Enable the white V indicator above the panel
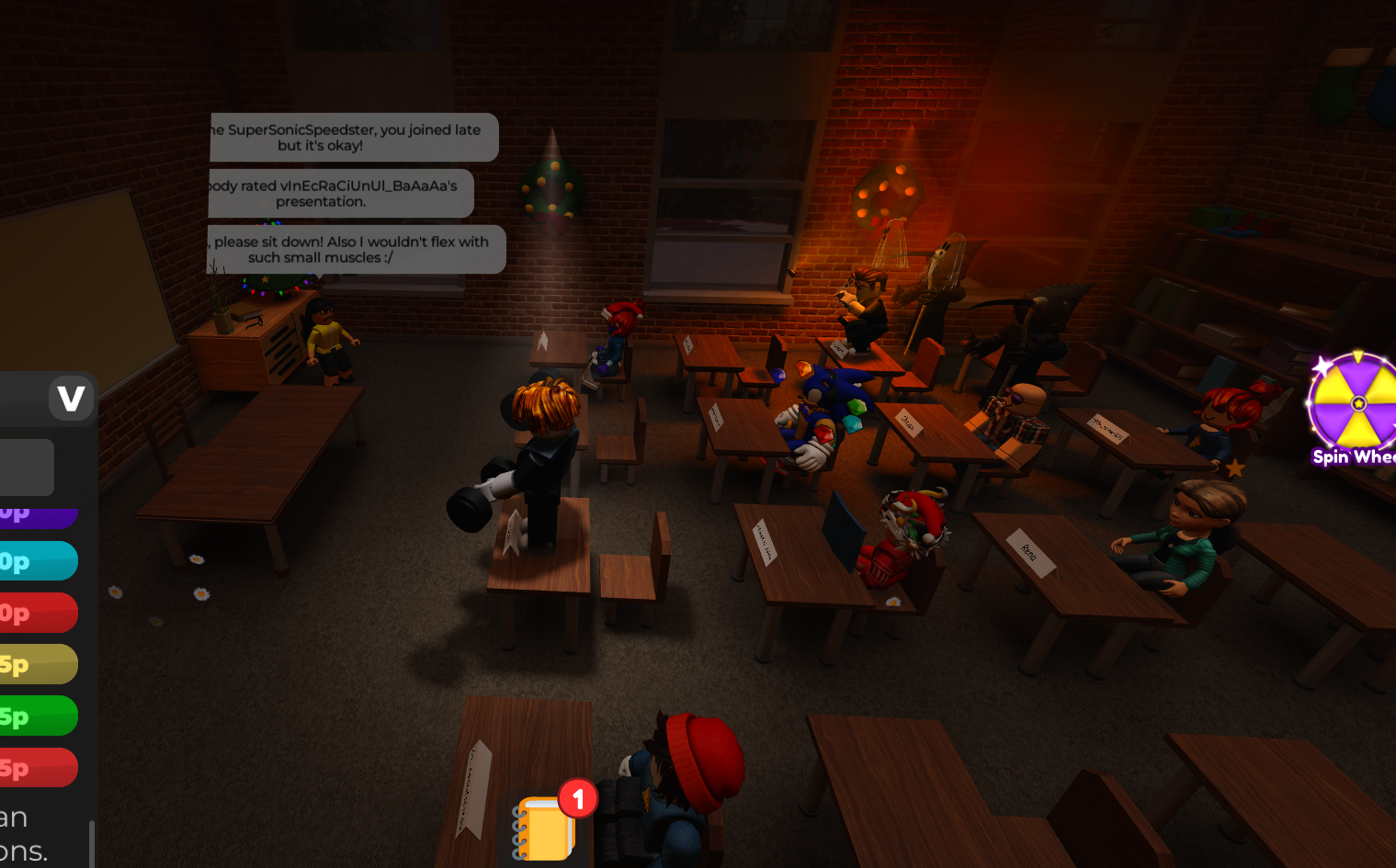Image resolution: width=1396 pixels, height=868 pixels. 72,398
